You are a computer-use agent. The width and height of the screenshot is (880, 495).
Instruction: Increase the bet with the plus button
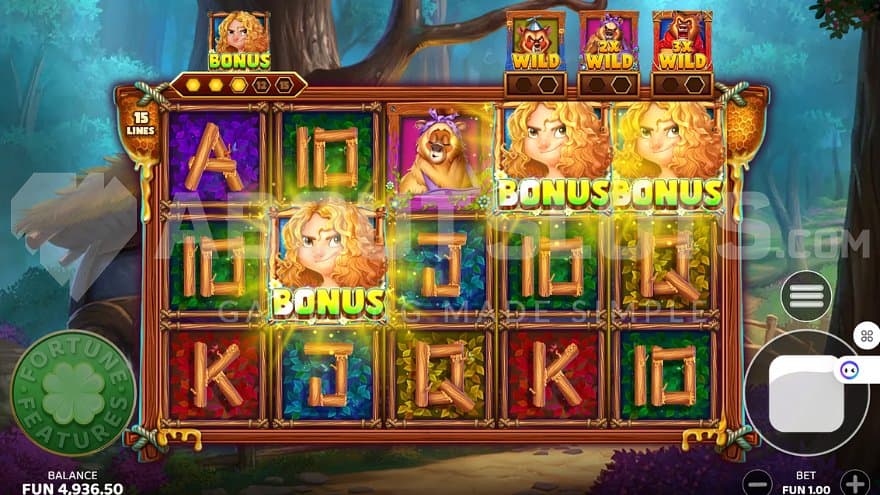pos(853,481)
